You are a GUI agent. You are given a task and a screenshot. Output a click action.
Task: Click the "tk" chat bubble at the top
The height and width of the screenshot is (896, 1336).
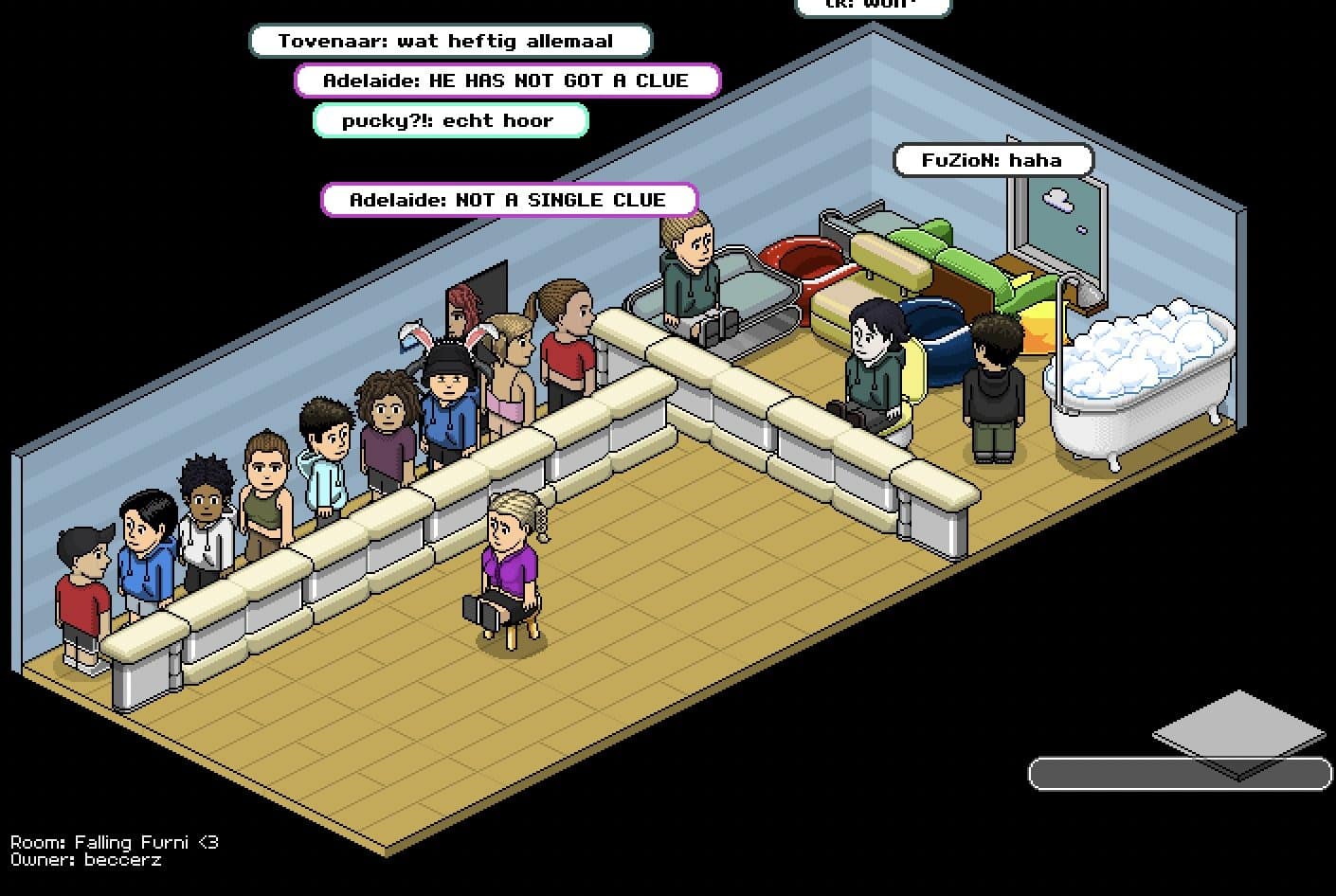(x=874, y=7)
